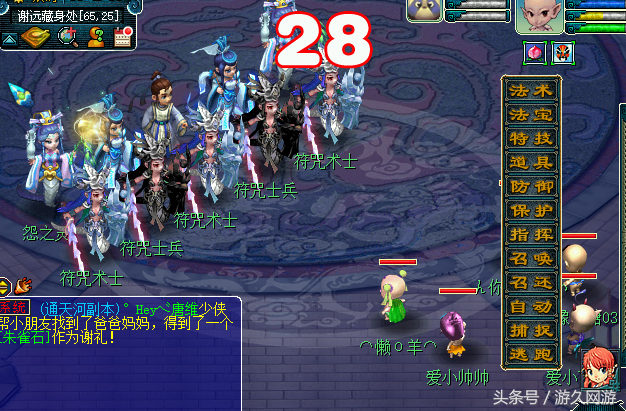Open the 法术 spell menu
The image size is (626, 411).
coord(531,91)
